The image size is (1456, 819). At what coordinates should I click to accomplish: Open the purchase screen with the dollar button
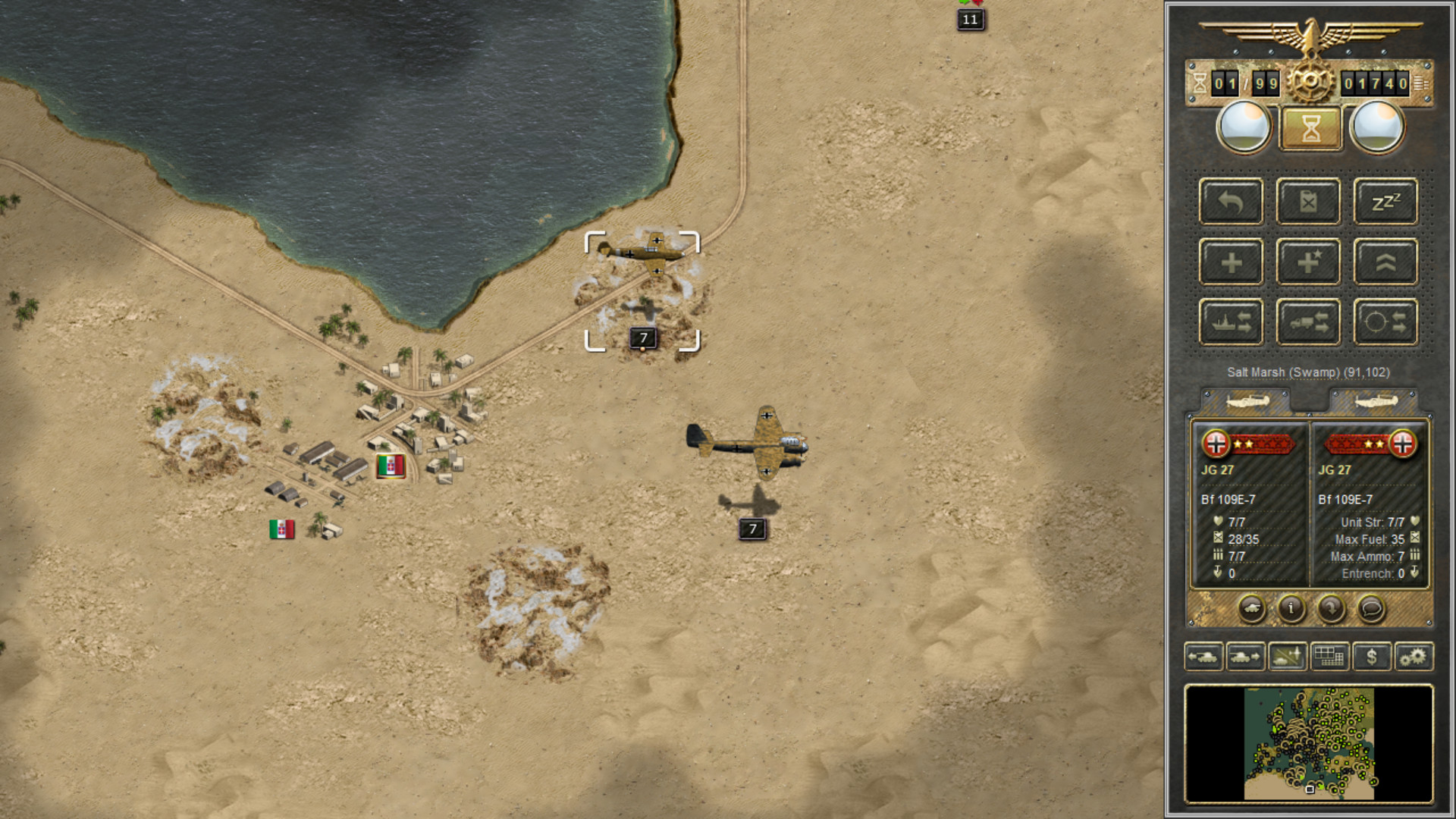point(1371,657)
